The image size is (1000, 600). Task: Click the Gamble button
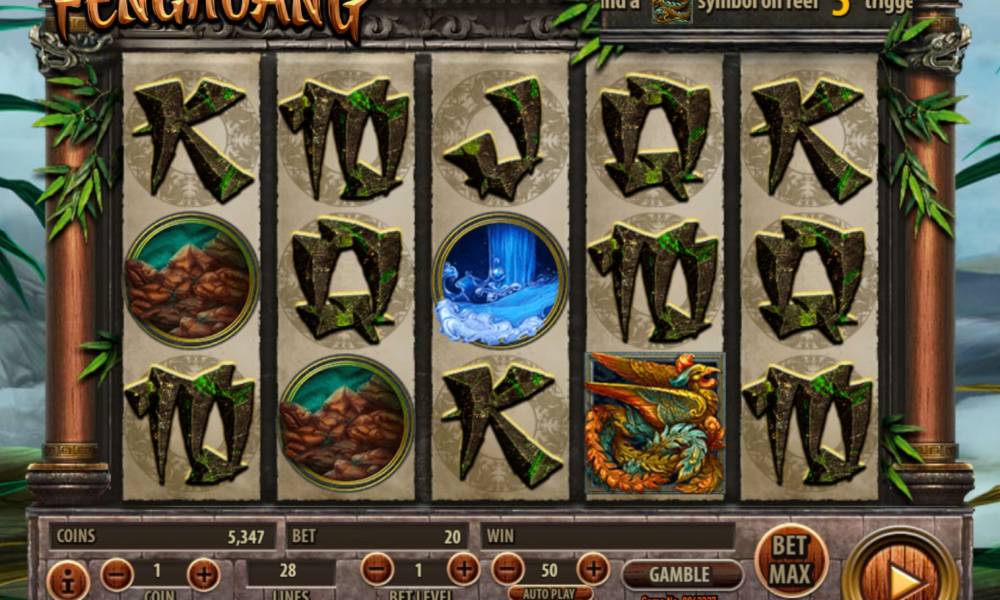tap(682, 574)
